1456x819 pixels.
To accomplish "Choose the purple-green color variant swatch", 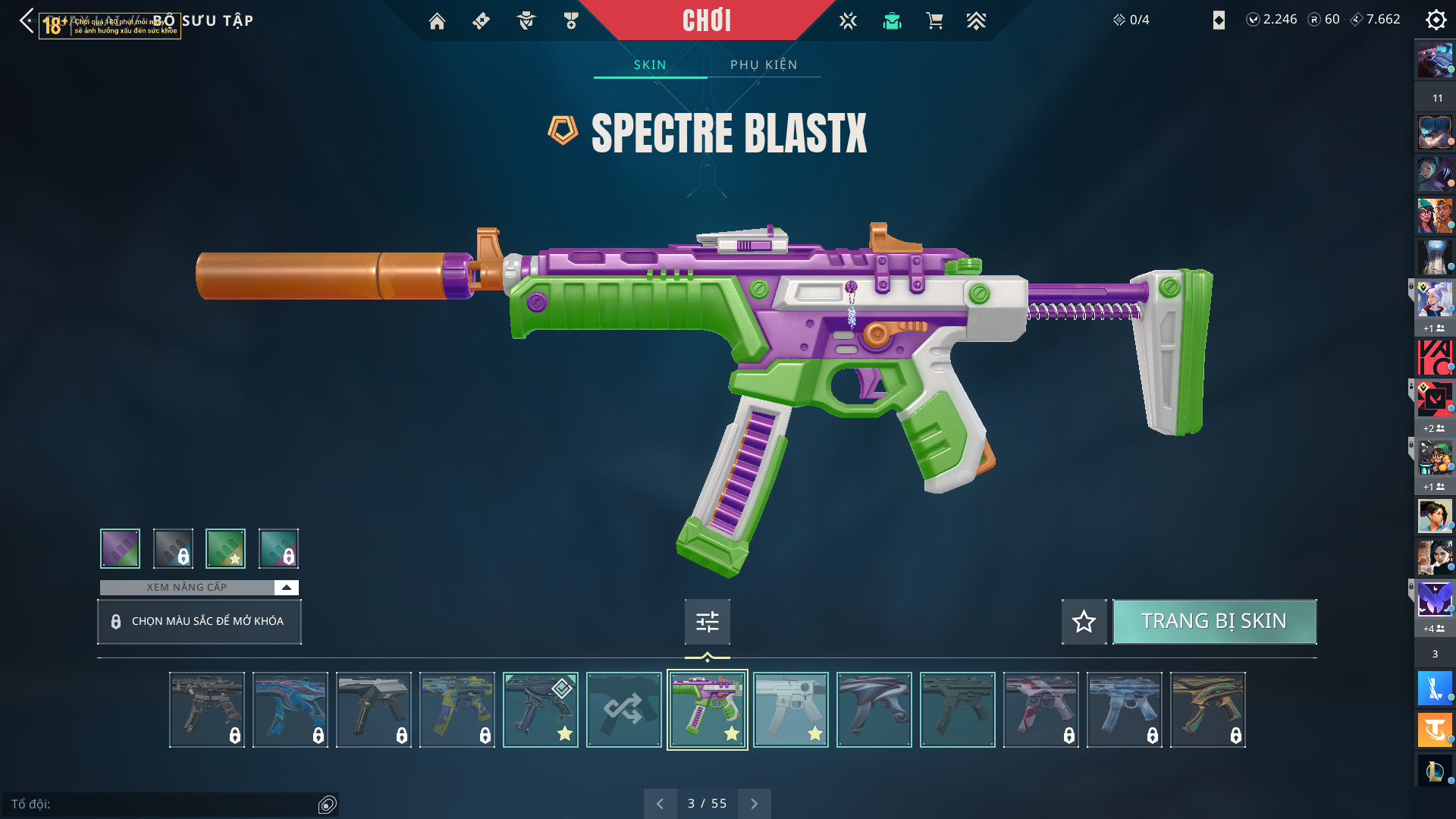I will [120, 548].
